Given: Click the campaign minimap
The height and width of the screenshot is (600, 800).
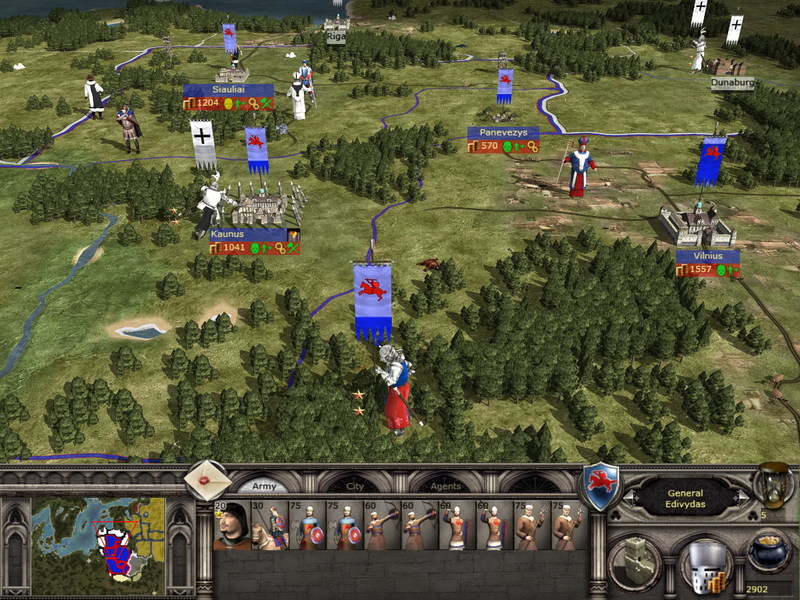Looking at the screenshot, I should pyautogui.click(x=98, y=538).
